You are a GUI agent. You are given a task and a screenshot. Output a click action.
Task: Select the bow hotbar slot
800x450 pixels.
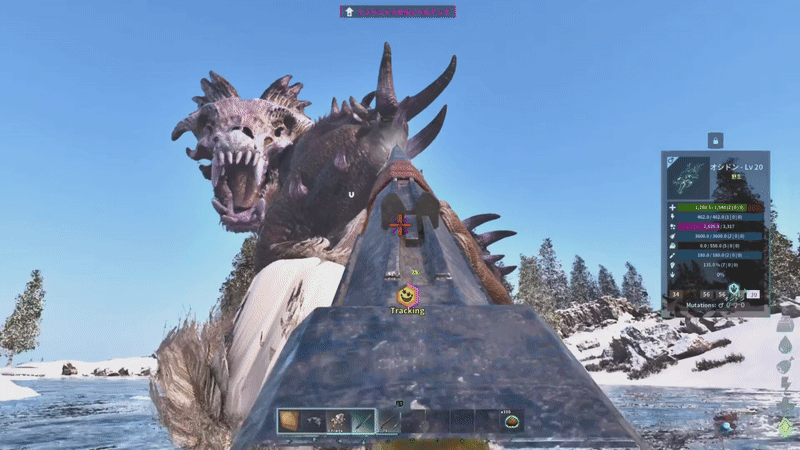tap(388, 421)
